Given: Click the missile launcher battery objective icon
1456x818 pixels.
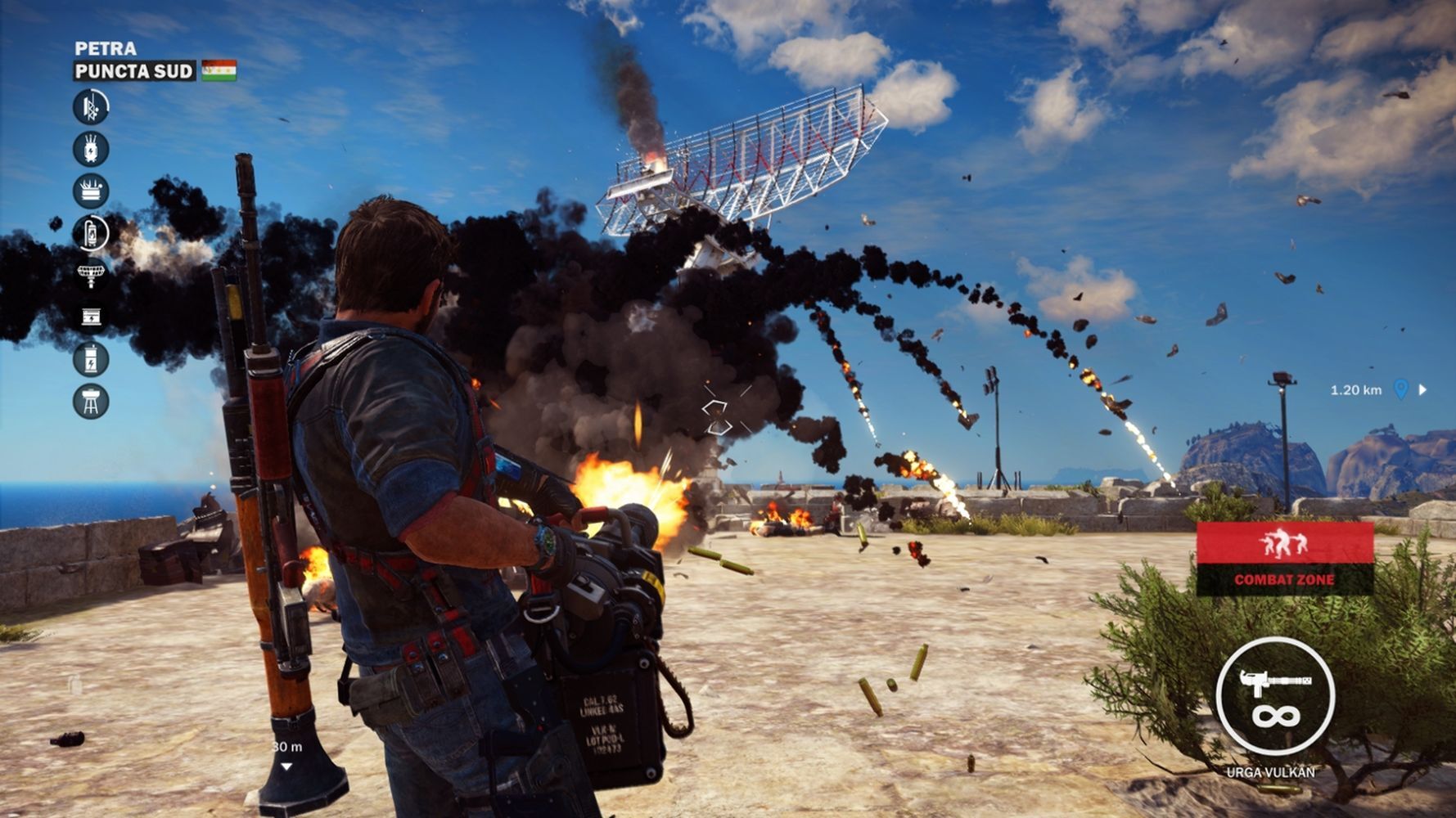Looking at the screenshot, I should [91, 191].
